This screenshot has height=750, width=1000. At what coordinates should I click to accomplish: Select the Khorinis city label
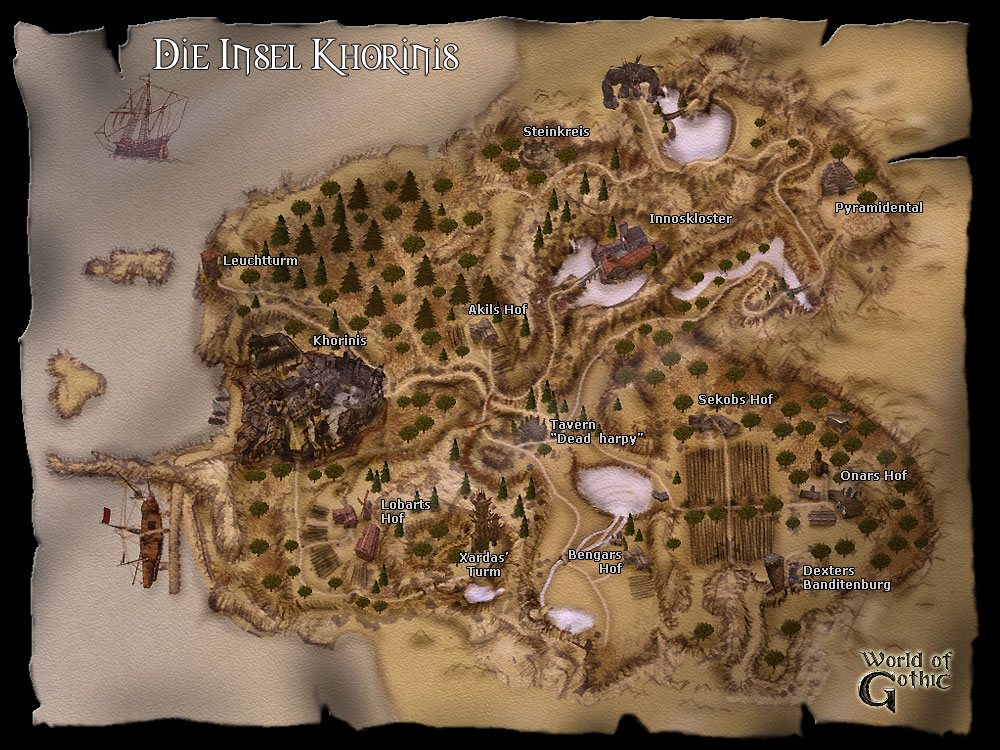tap(340, 341)
